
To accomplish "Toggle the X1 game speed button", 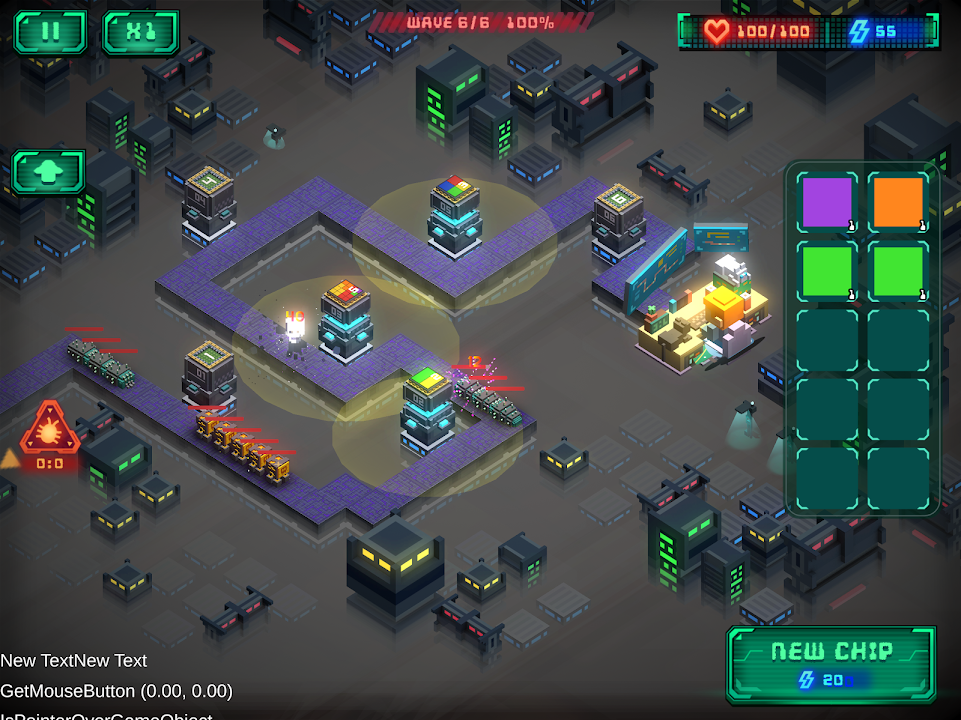I will click(140, 32).
